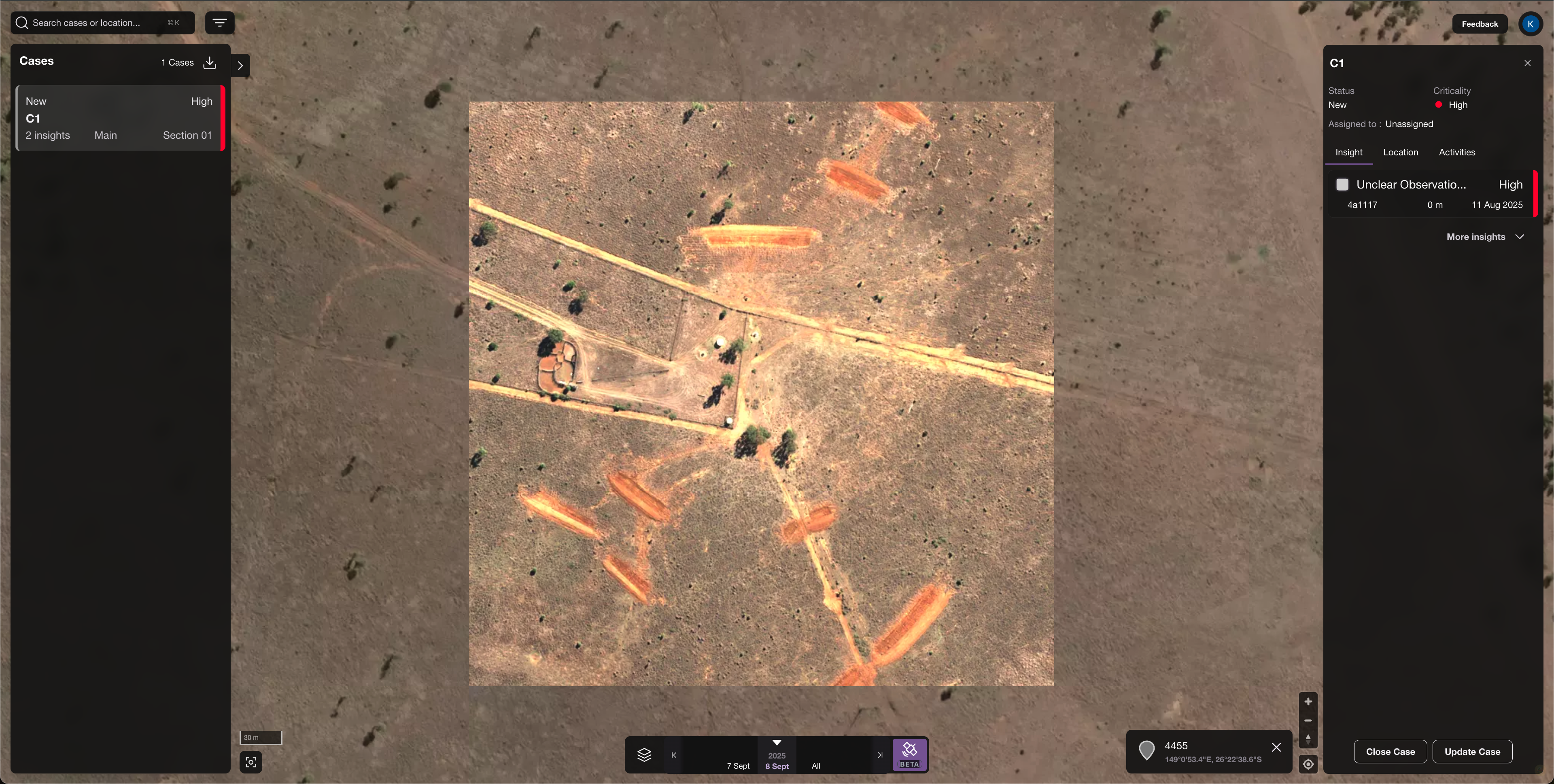
Task: Close the C1 details panel
Action: pyautogui.click(x=1527, y=64)
